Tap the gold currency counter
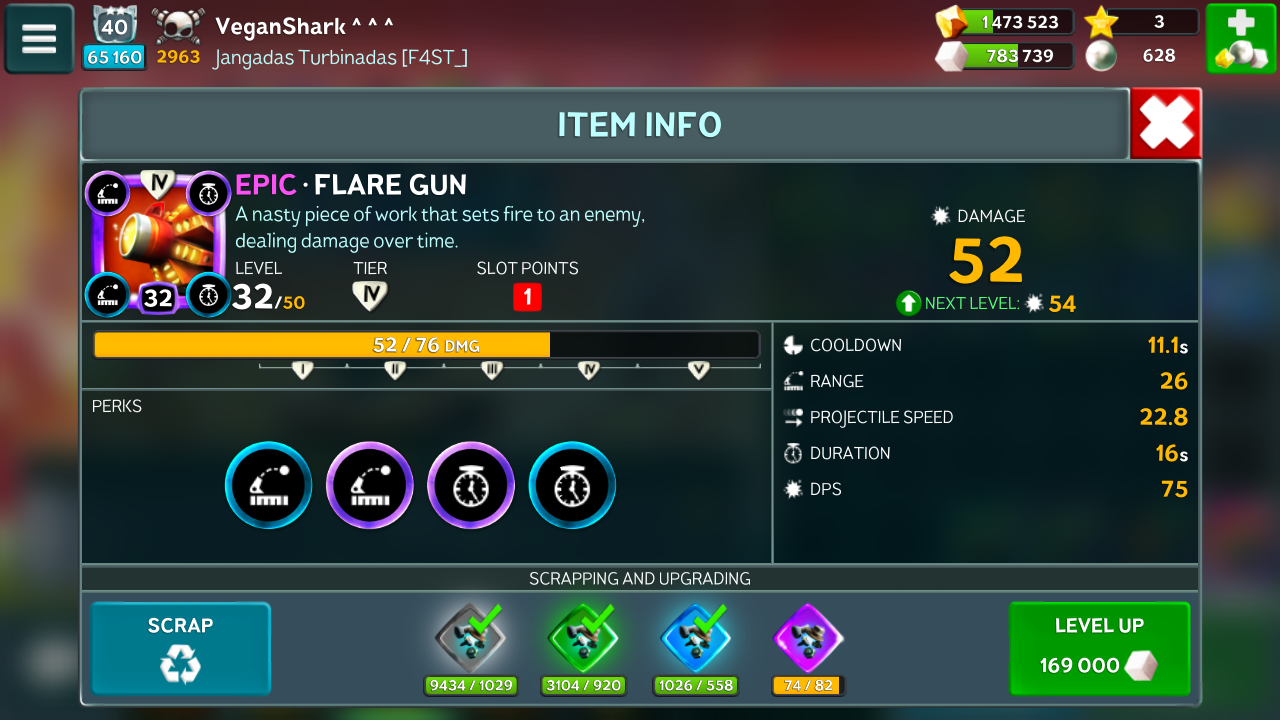This screenshot has height=720, width=1280. (x=1005, y=22)
